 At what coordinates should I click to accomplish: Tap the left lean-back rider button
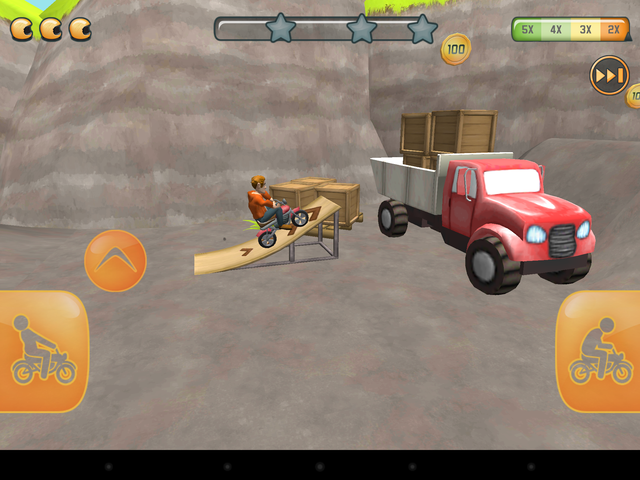(x=42, y=351)
